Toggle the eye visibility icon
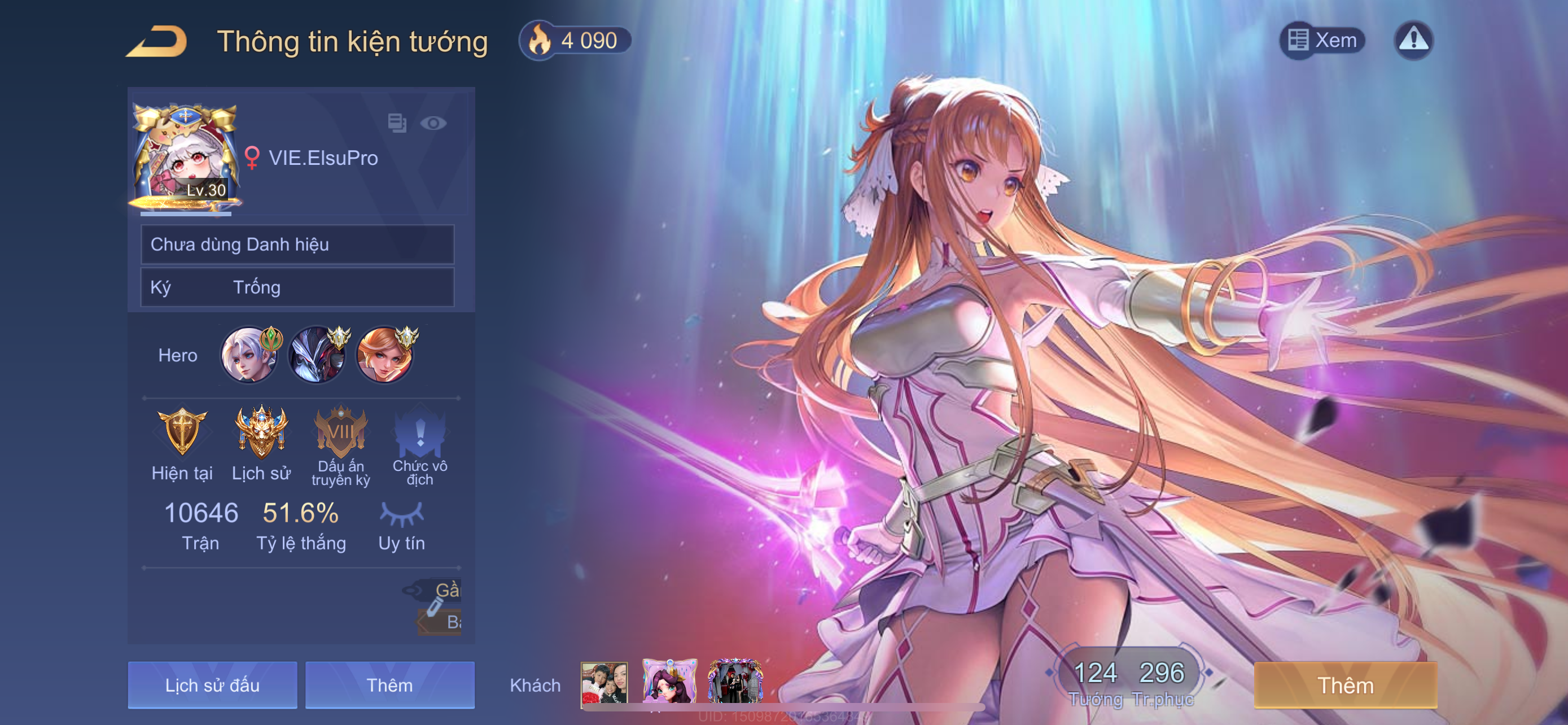 [433, 123]
